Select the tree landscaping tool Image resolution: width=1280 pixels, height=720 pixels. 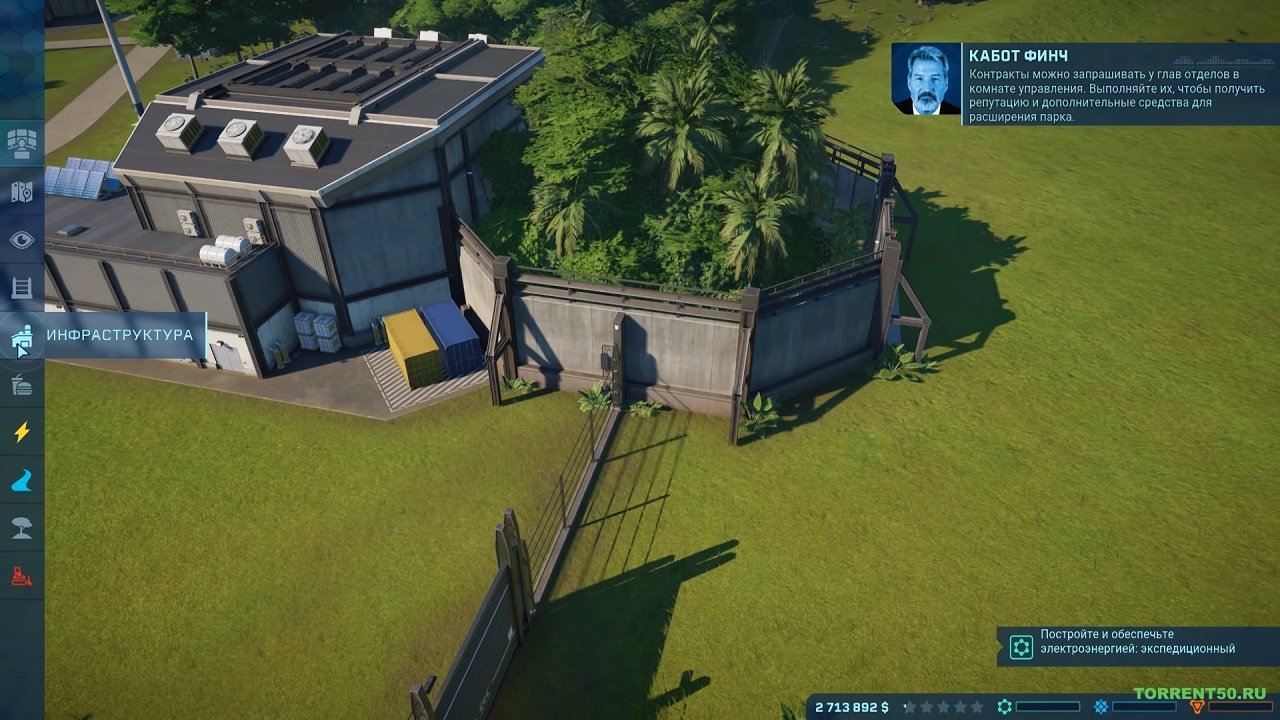point(21,528)
